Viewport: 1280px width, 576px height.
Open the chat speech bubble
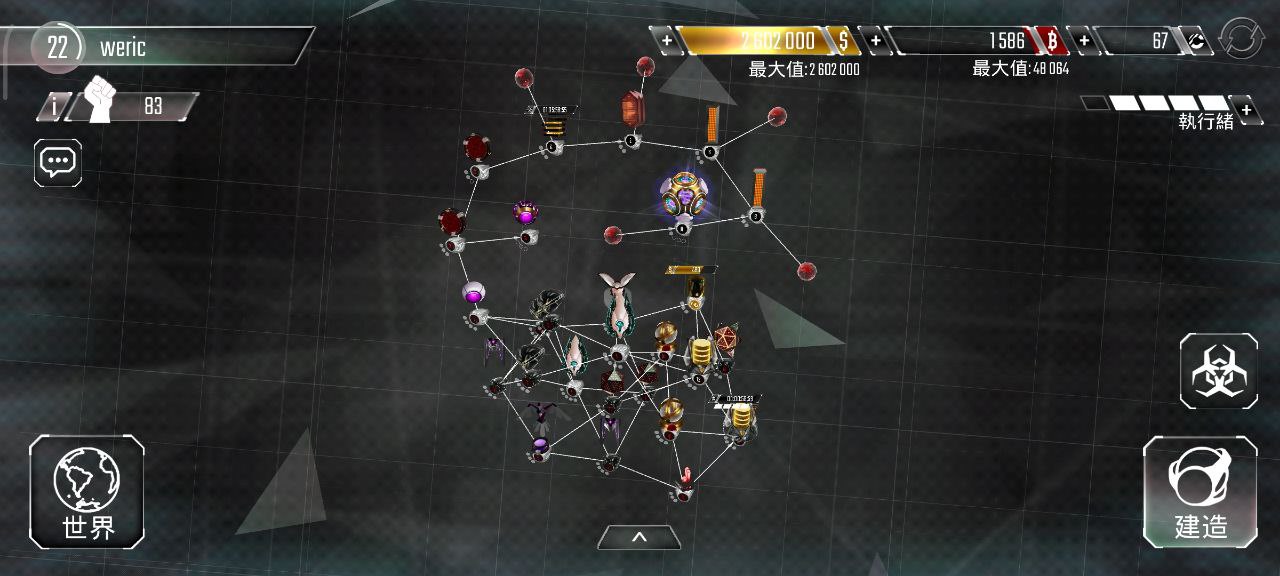point(58,162)
